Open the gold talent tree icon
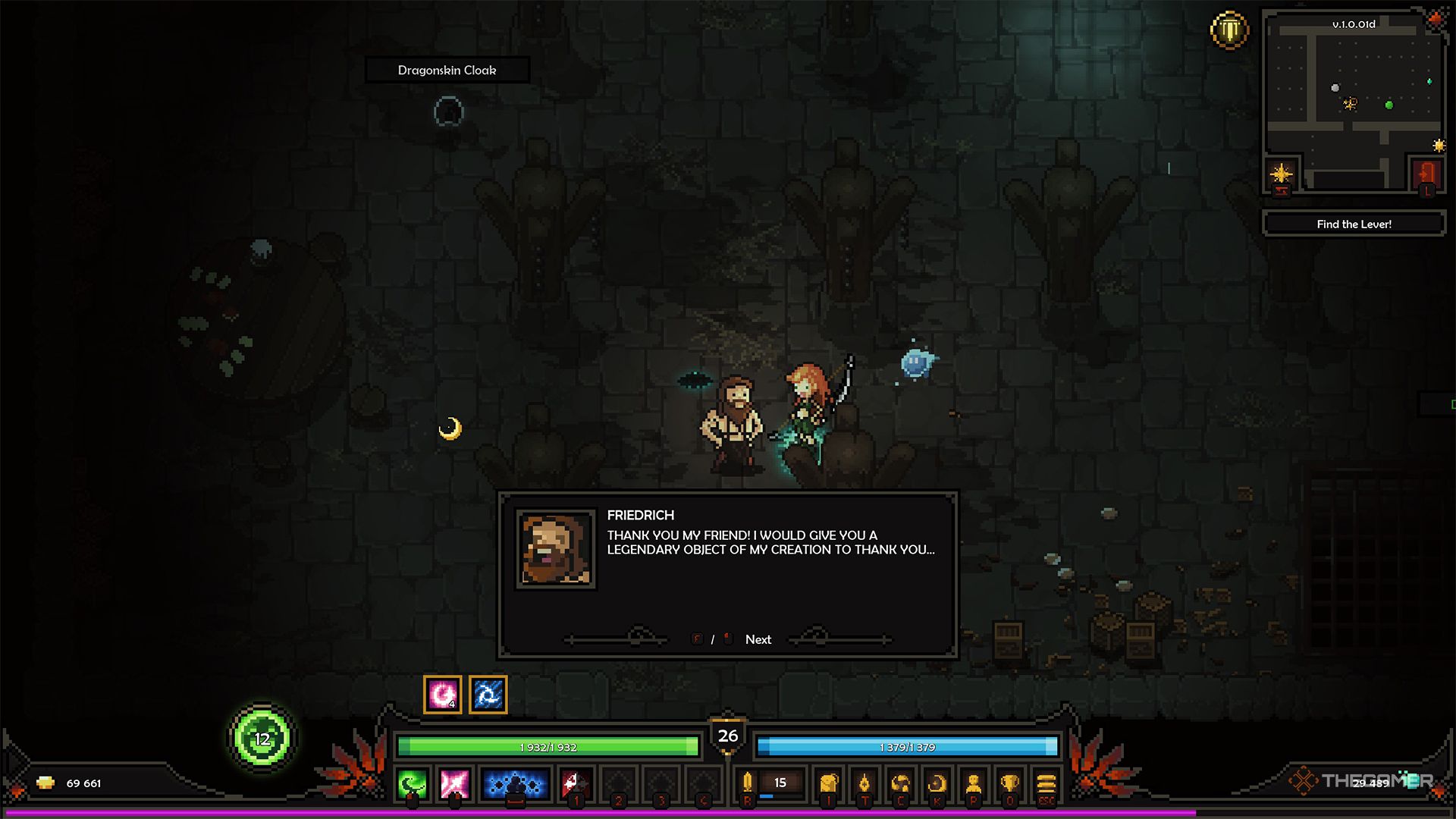Viewport: 1456px width, 819px height. [x=864, y=783]
